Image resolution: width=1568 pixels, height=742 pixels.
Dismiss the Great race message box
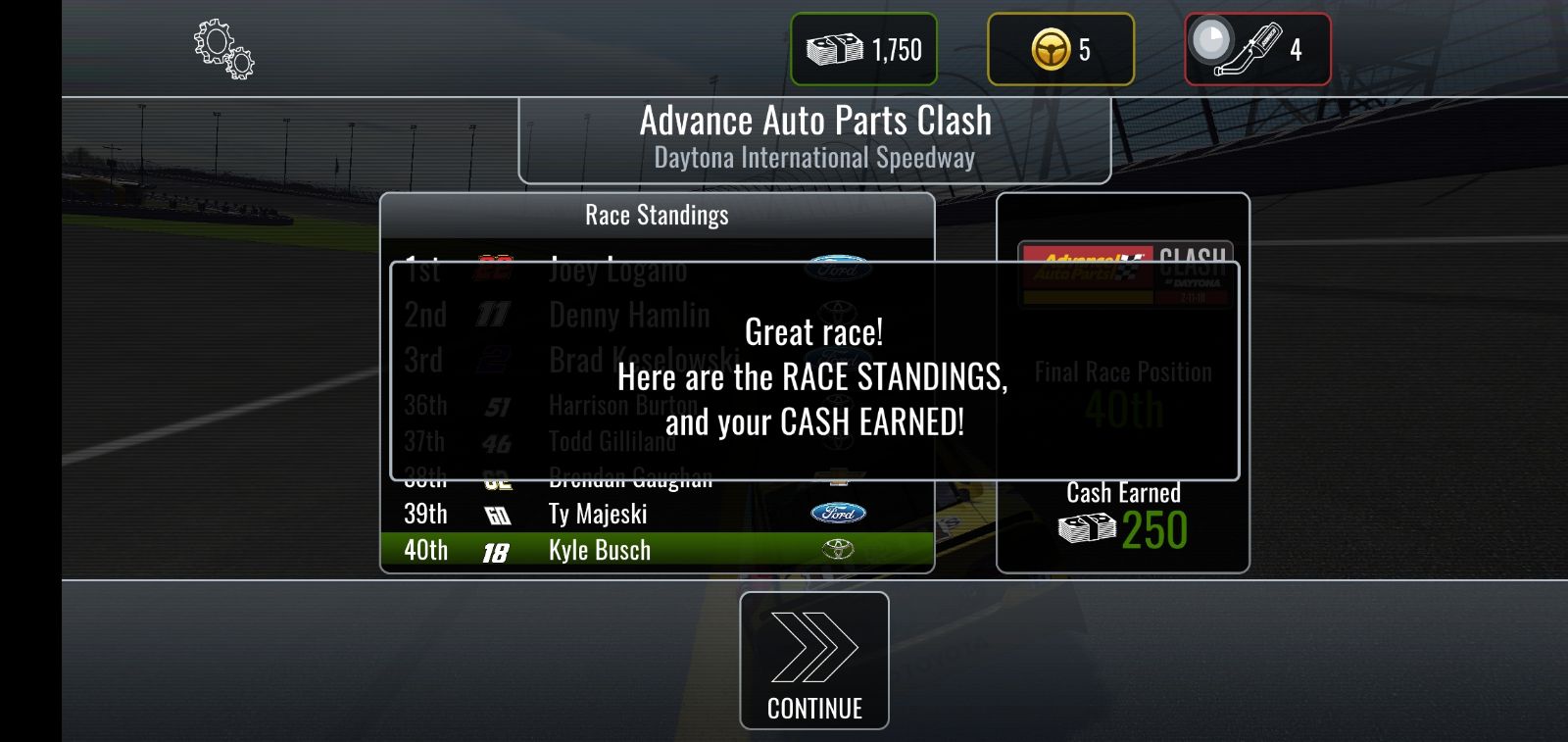pyautogui.click(x=813, y=372)
